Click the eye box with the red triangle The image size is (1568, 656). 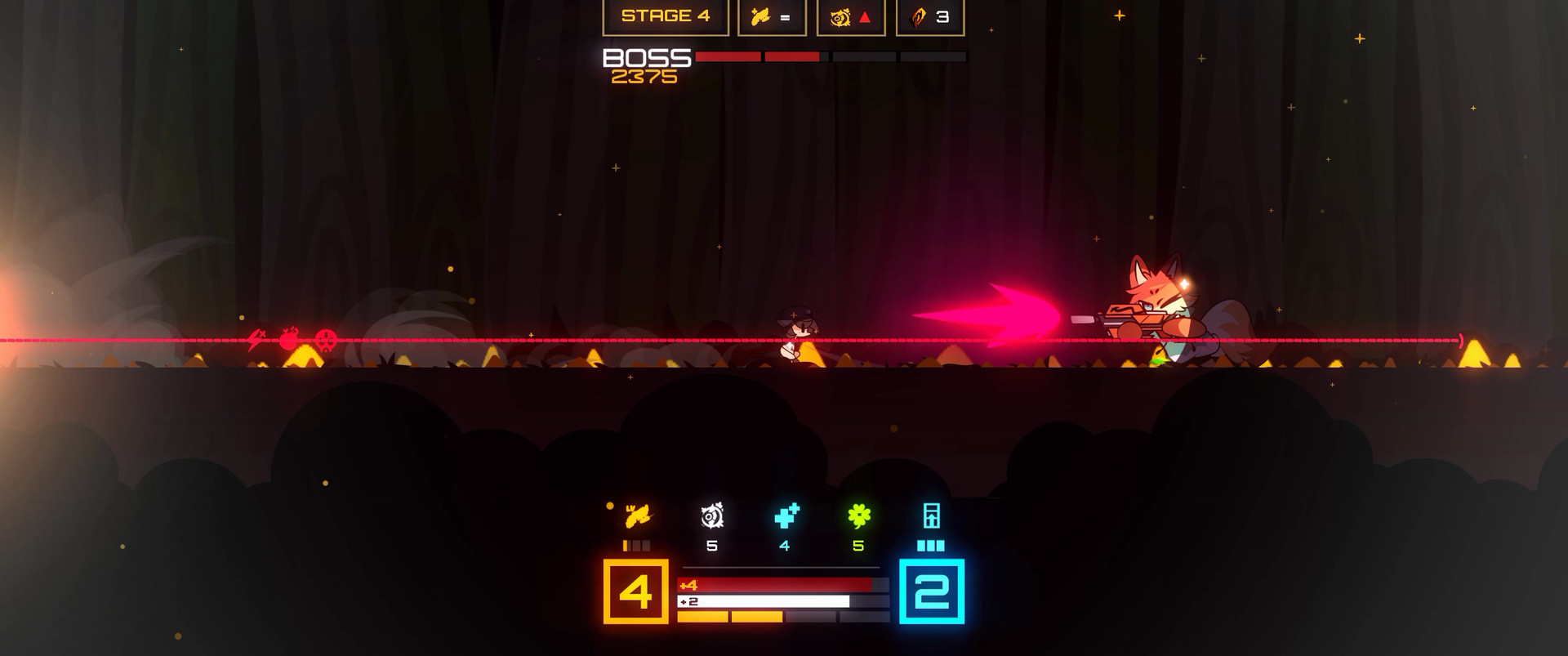pyautogui.click(x=851, y=16)
